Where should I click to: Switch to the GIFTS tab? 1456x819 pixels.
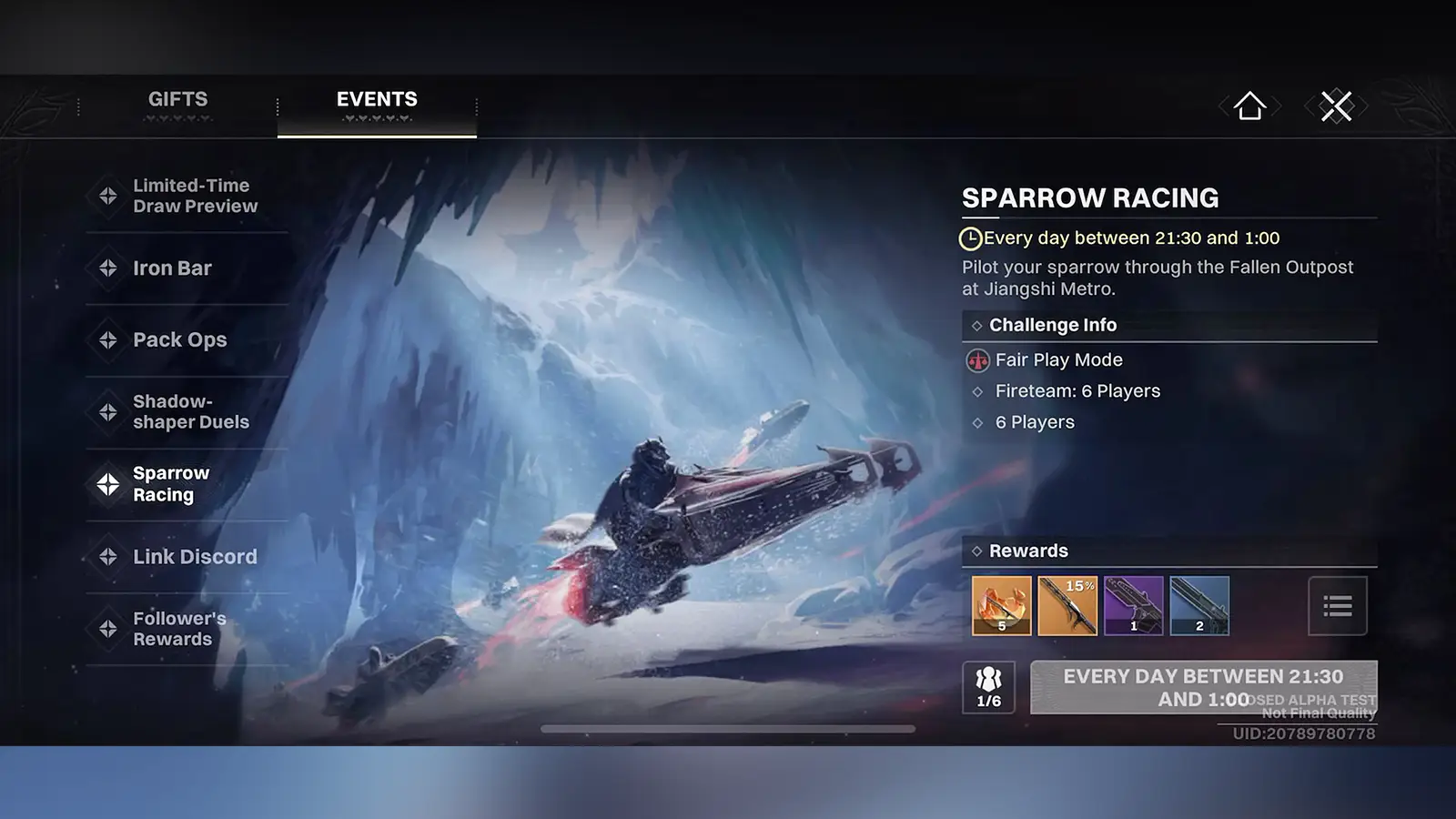pyautogui.click(x=179, y=99)
